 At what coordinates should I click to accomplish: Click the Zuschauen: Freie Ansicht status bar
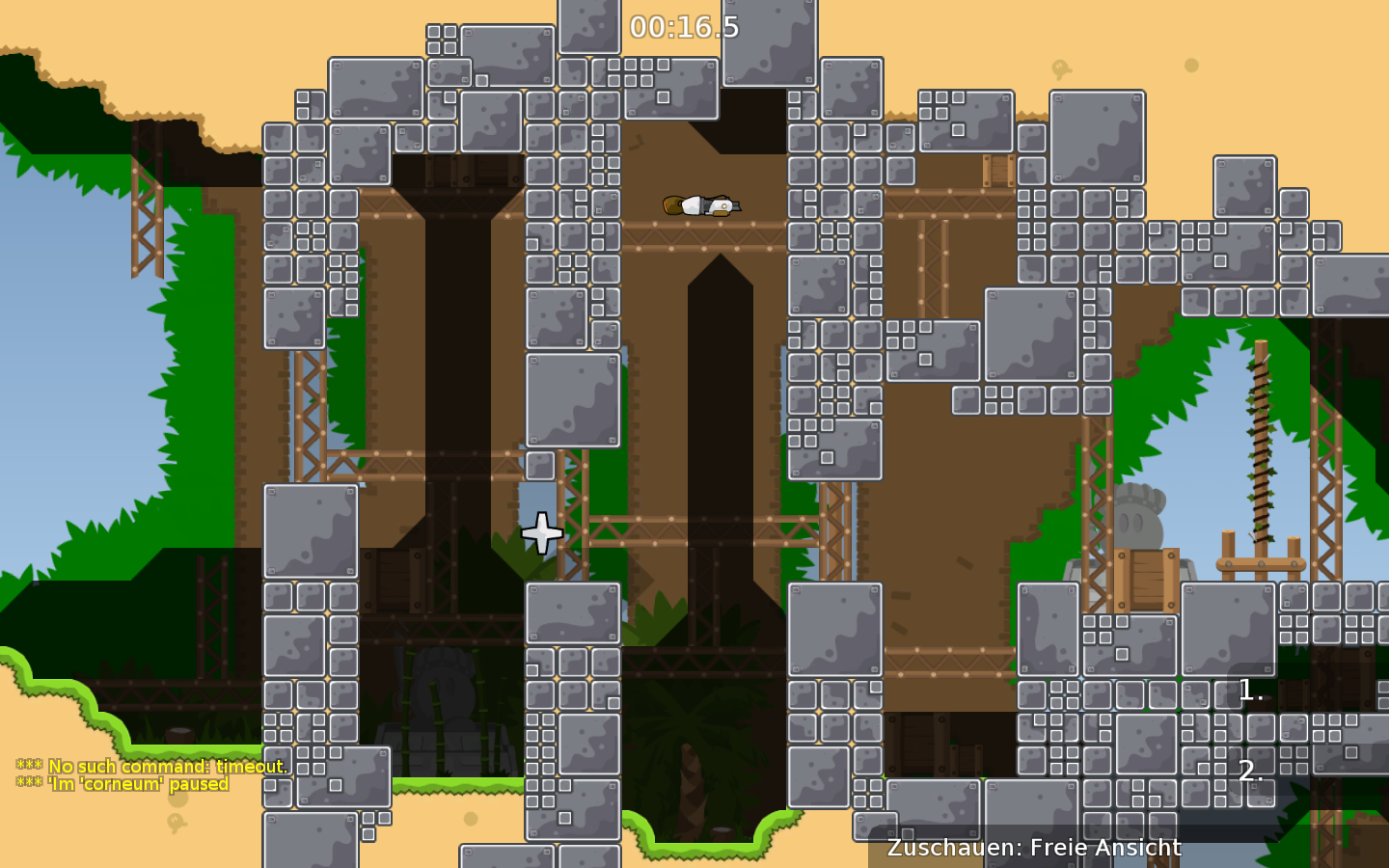pos(1033,847)
